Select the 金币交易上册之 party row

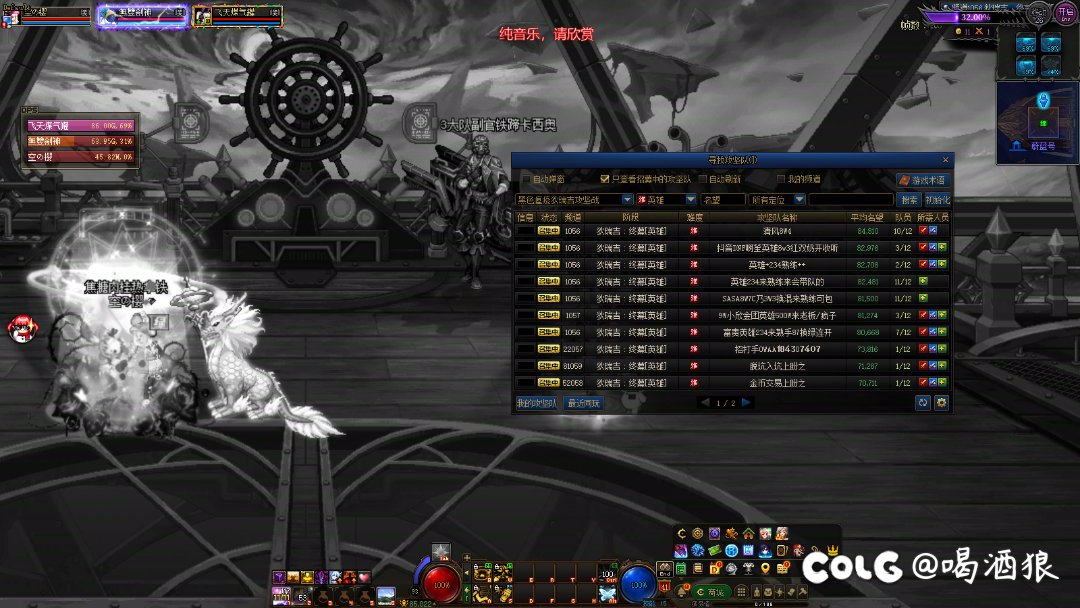coord(732,382)
